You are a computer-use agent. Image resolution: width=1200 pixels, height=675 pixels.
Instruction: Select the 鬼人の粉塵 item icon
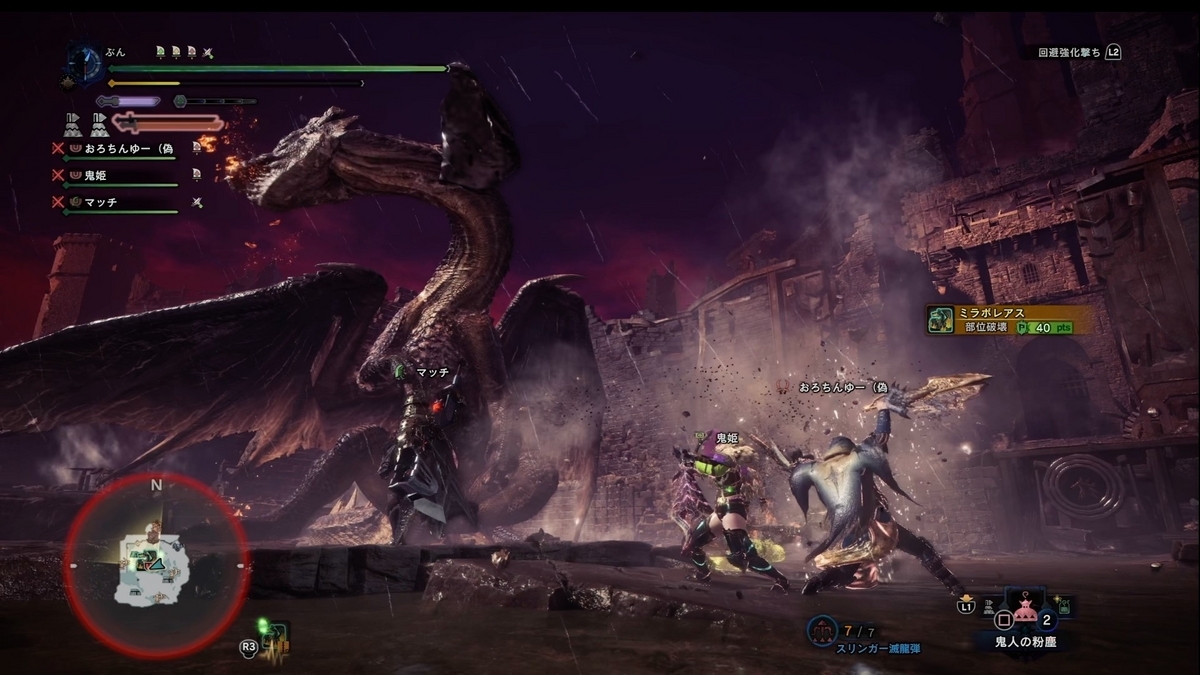pyautogui.click(x=1024, y=606)
